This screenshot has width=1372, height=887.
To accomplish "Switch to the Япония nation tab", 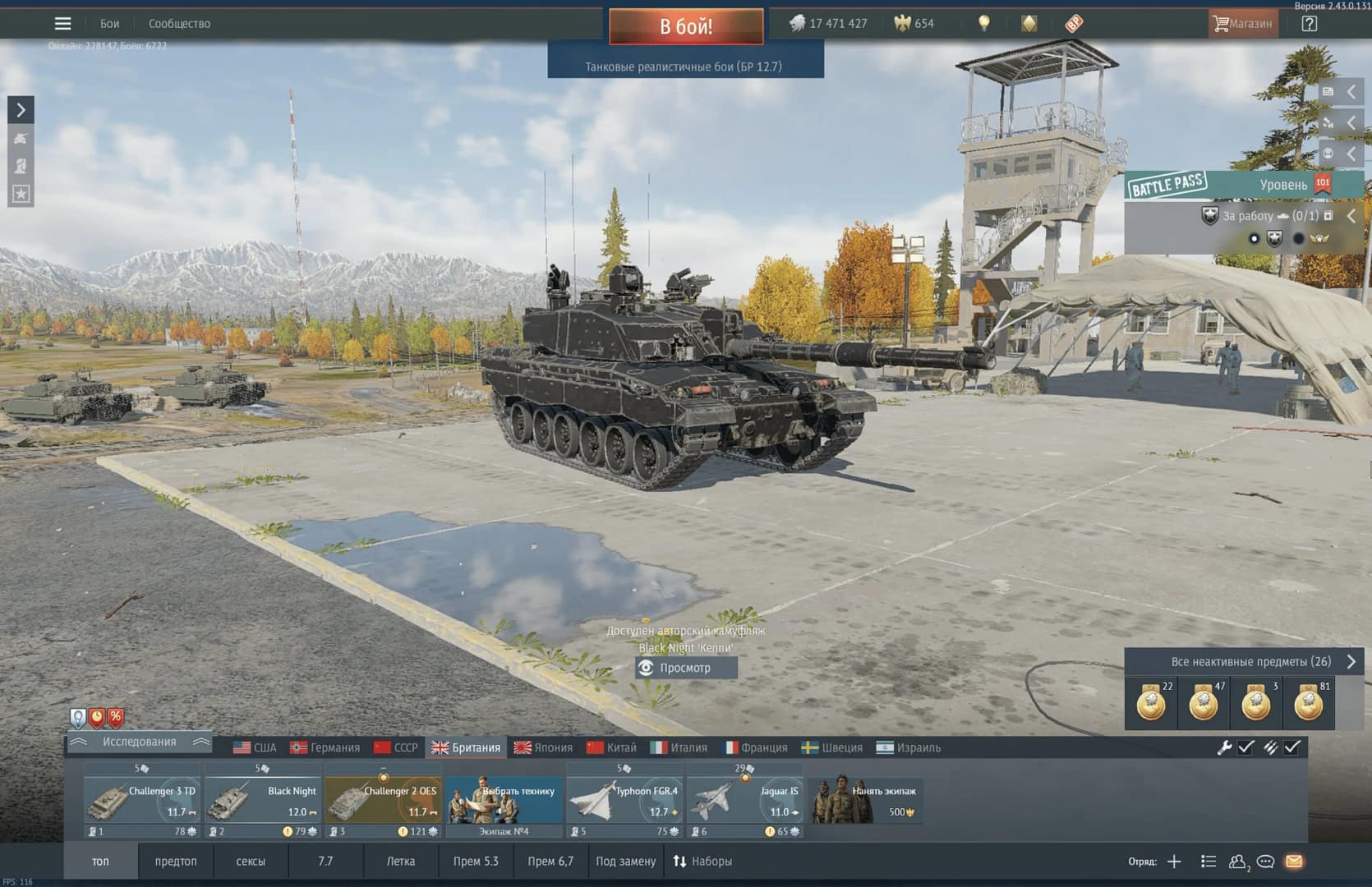I will click(543, 747).
